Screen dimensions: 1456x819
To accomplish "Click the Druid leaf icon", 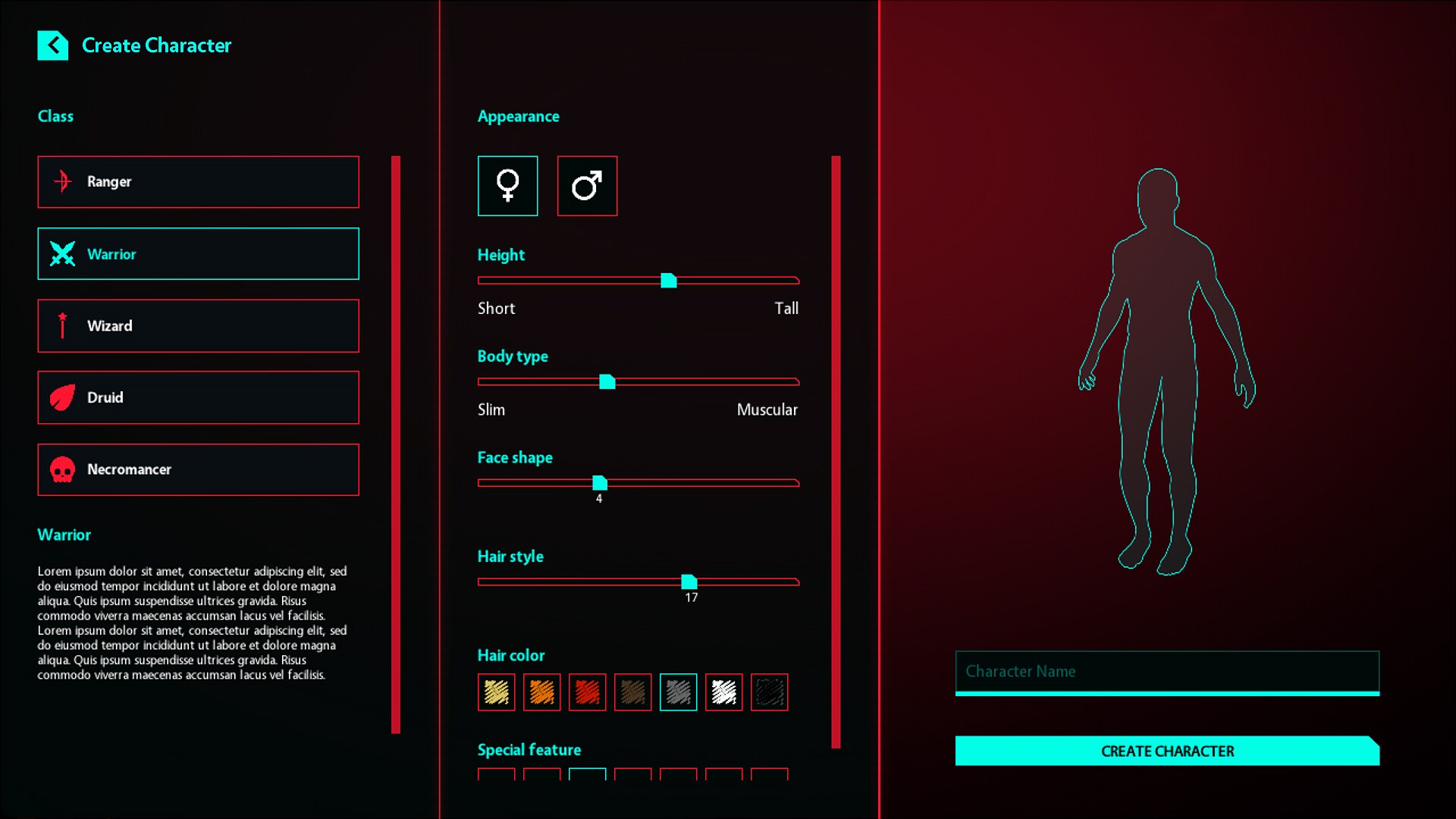I will (x=62, y=397).
